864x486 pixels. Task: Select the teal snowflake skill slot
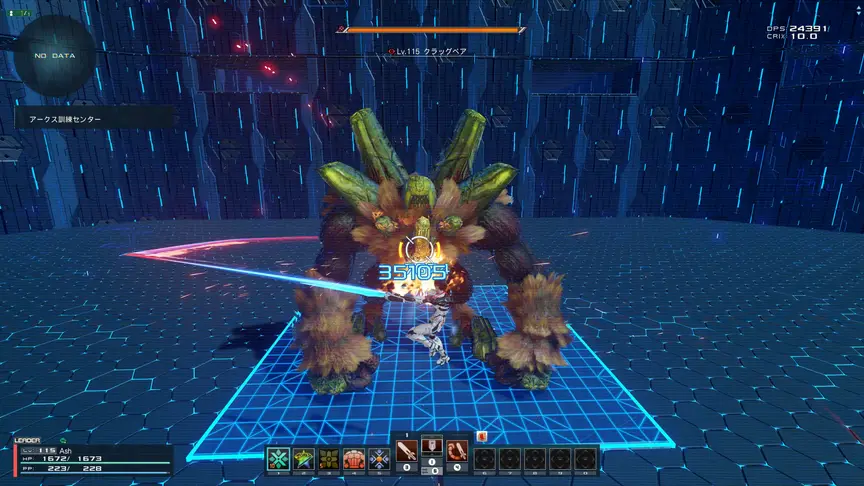pyautogui.click(x=279, y=459)
